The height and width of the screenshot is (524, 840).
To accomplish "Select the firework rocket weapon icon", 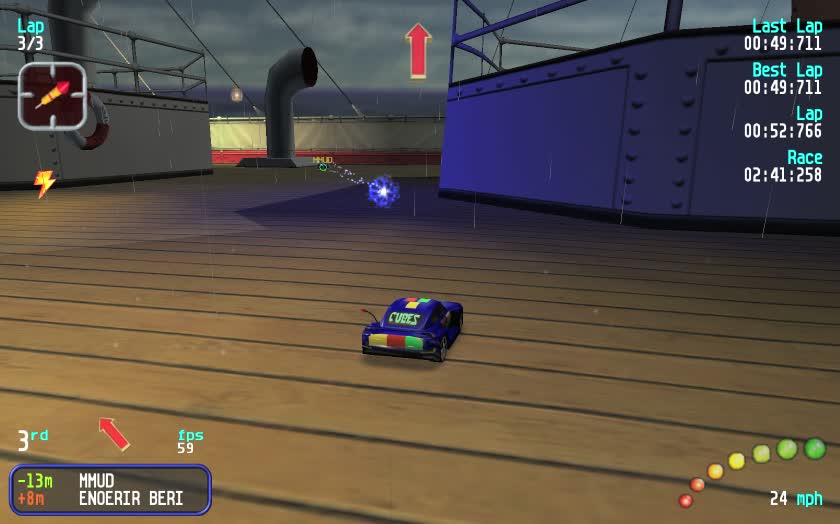I will (x=52, y=96).
